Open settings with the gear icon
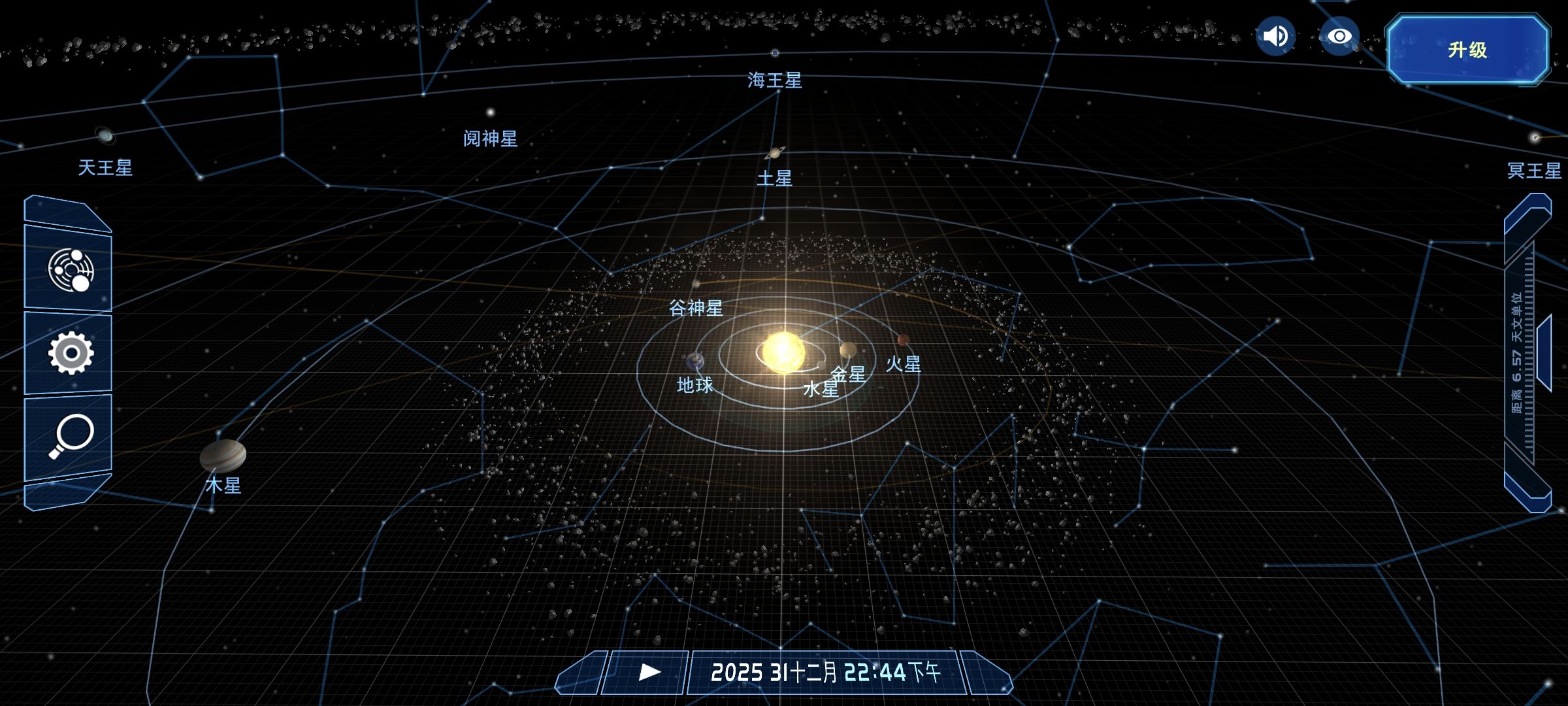The width and height of the screenshot is (1568, 706). pos(71,353)
